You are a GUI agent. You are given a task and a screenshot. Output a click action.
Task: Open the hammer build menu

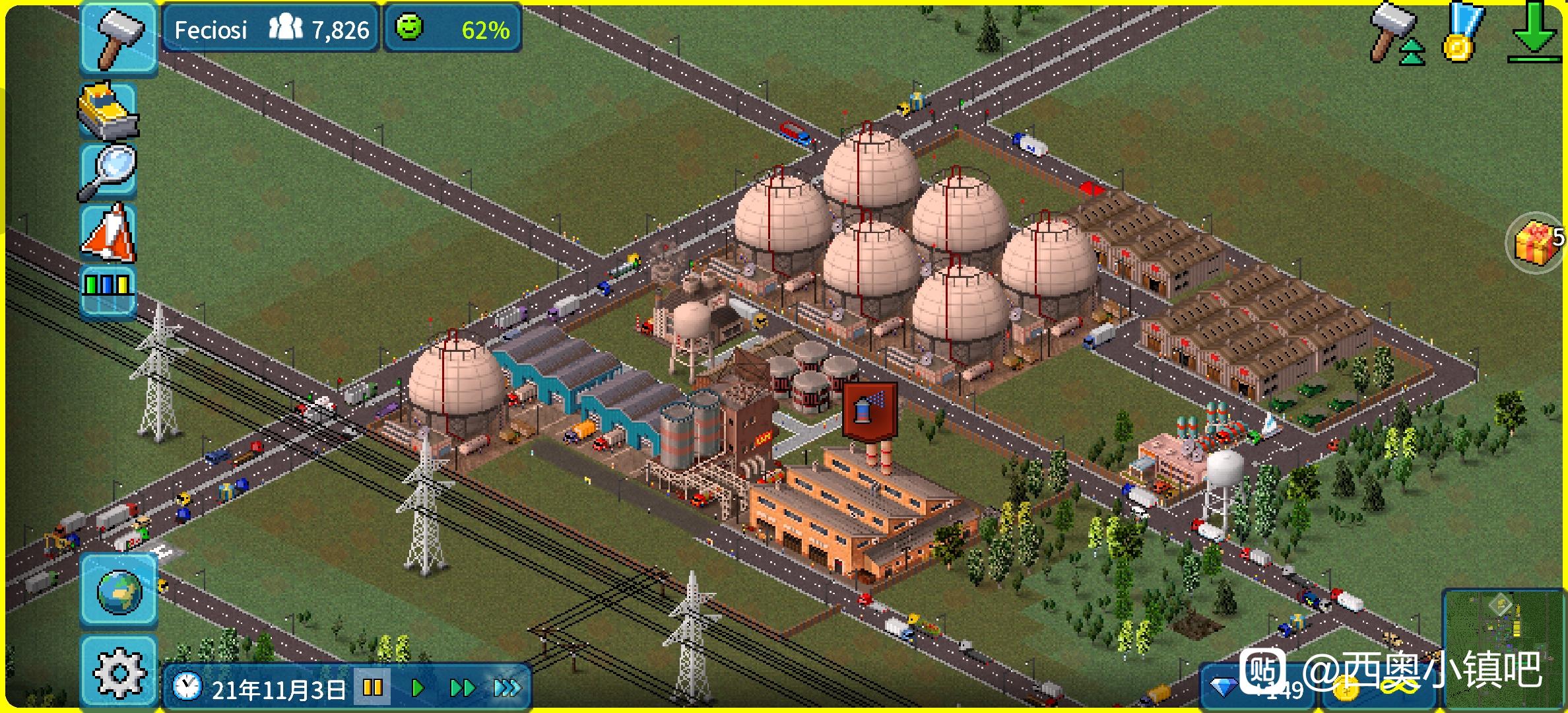pos(119,38)
